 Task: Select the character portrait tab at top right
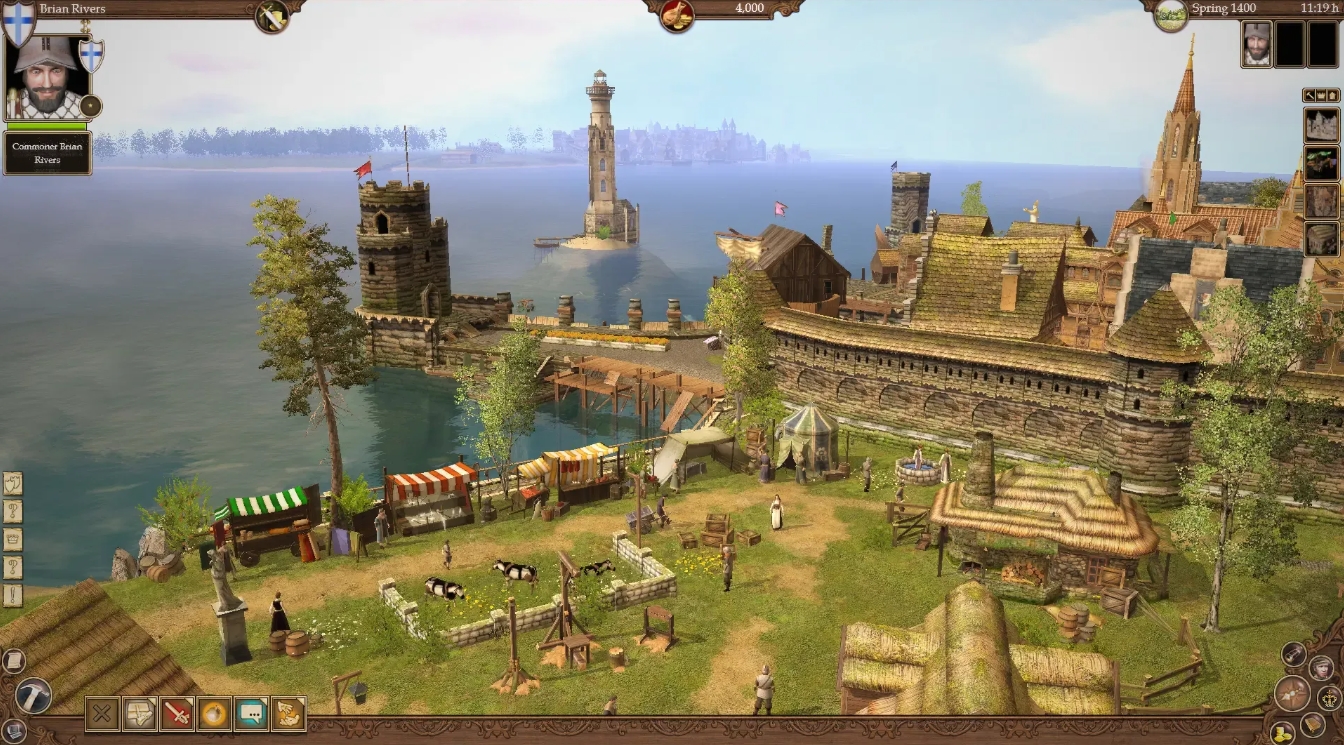point(1256,45)
